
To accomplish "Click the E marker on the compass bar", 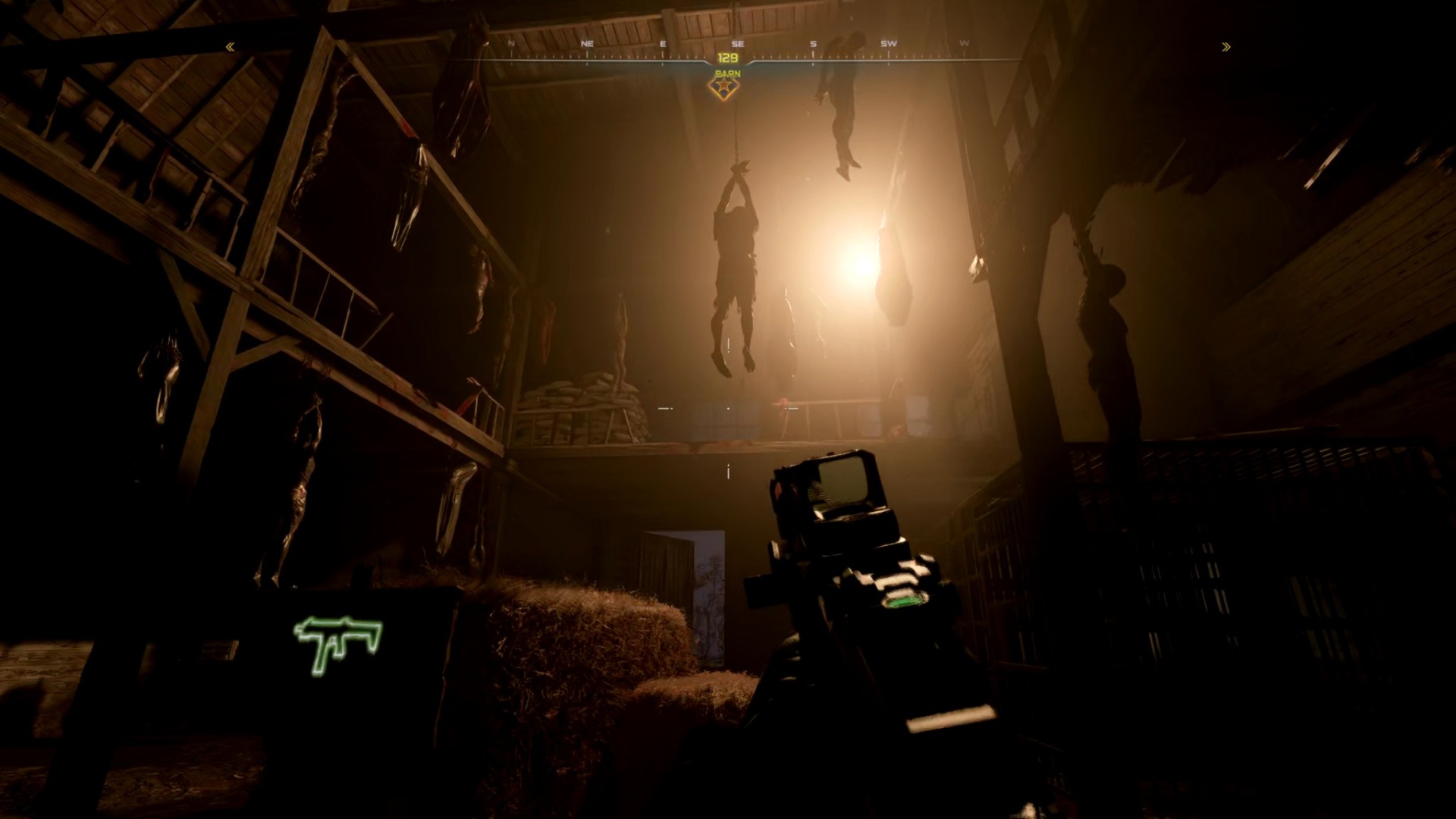I will pyautogui.click(x=662, y=43).
